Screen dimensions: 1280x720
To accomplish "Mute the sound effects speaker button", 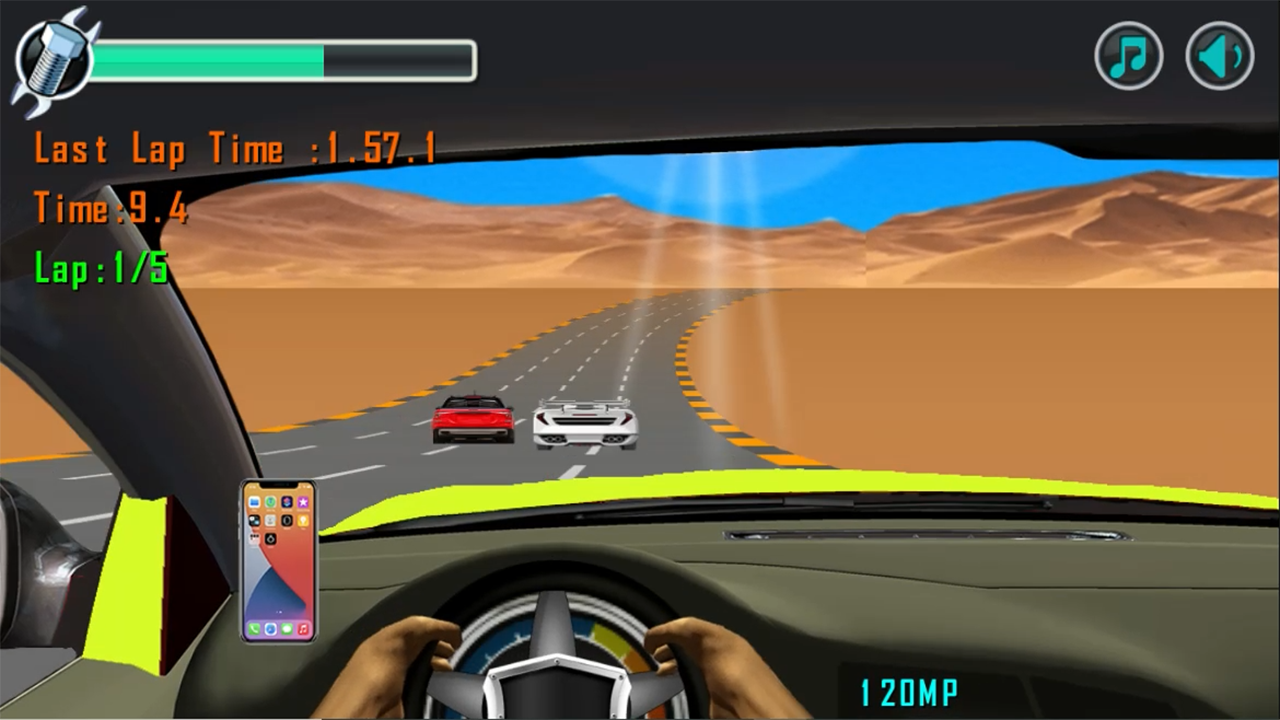I will click(x=1219, y=56).
